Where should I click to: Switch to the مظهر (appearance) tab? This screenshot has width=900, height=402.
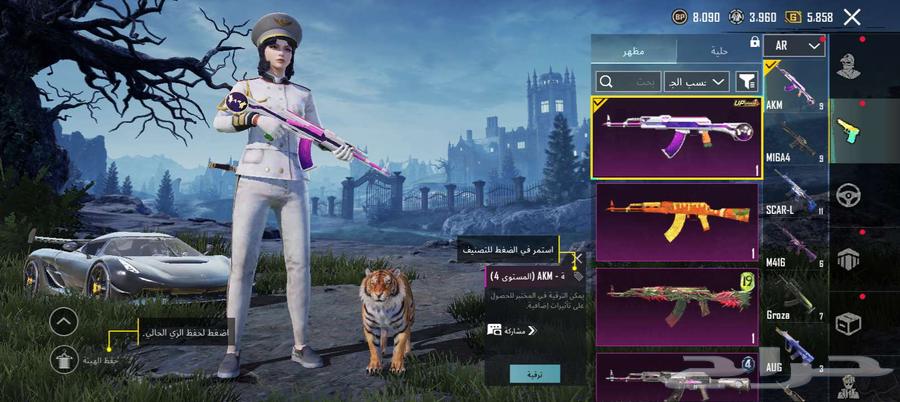click(634, 50)
